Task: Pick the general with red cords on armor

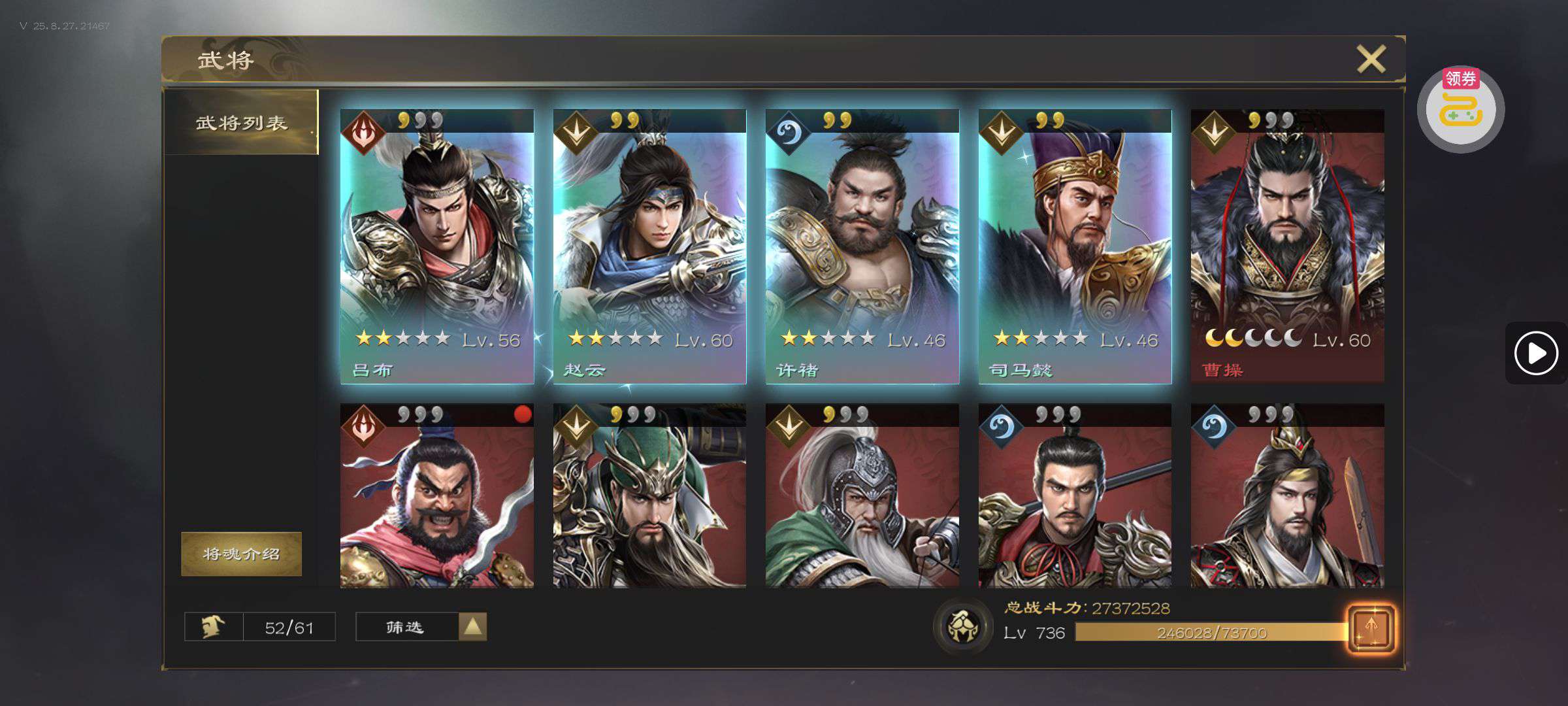Action: [1075, 496]
